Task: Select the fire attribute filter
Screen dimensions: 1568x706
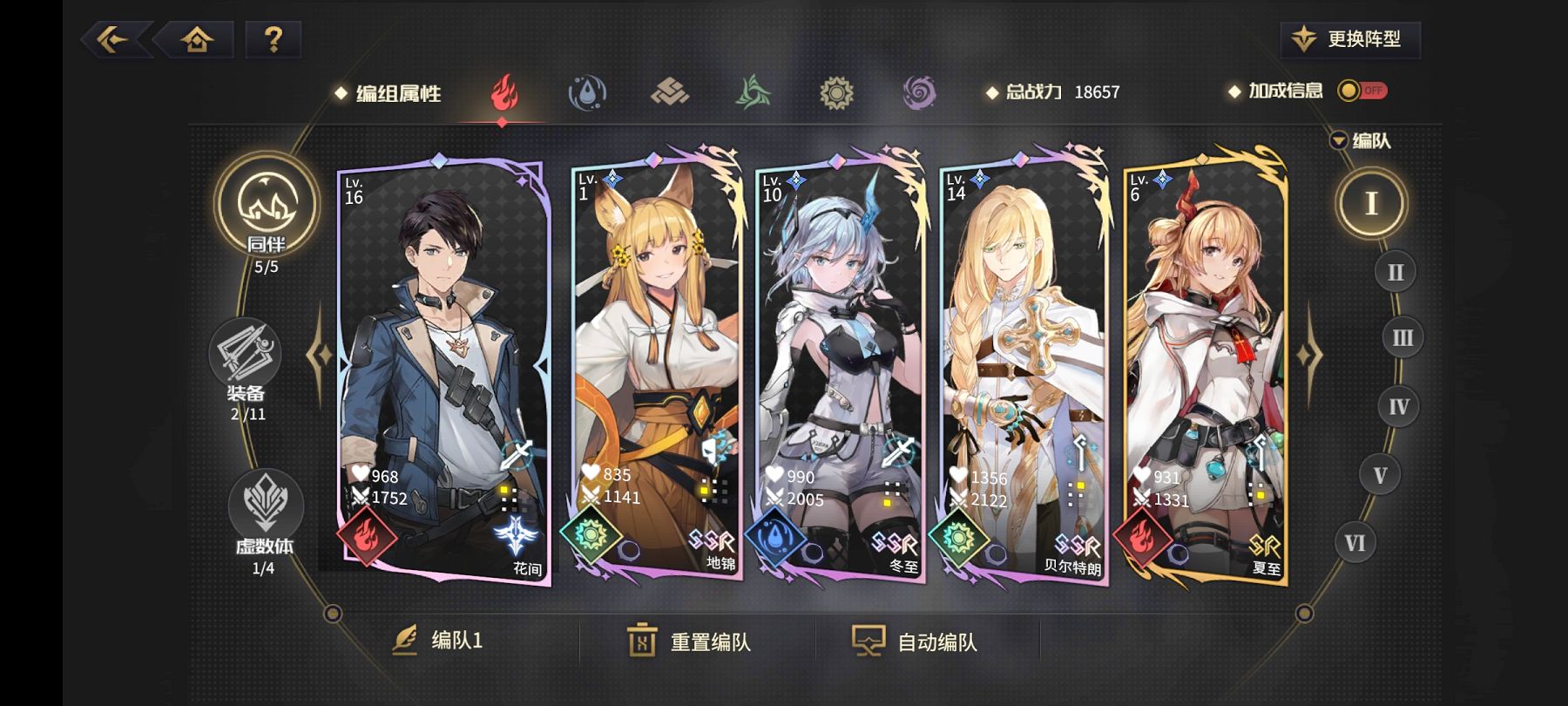Action: pos(504,92)
